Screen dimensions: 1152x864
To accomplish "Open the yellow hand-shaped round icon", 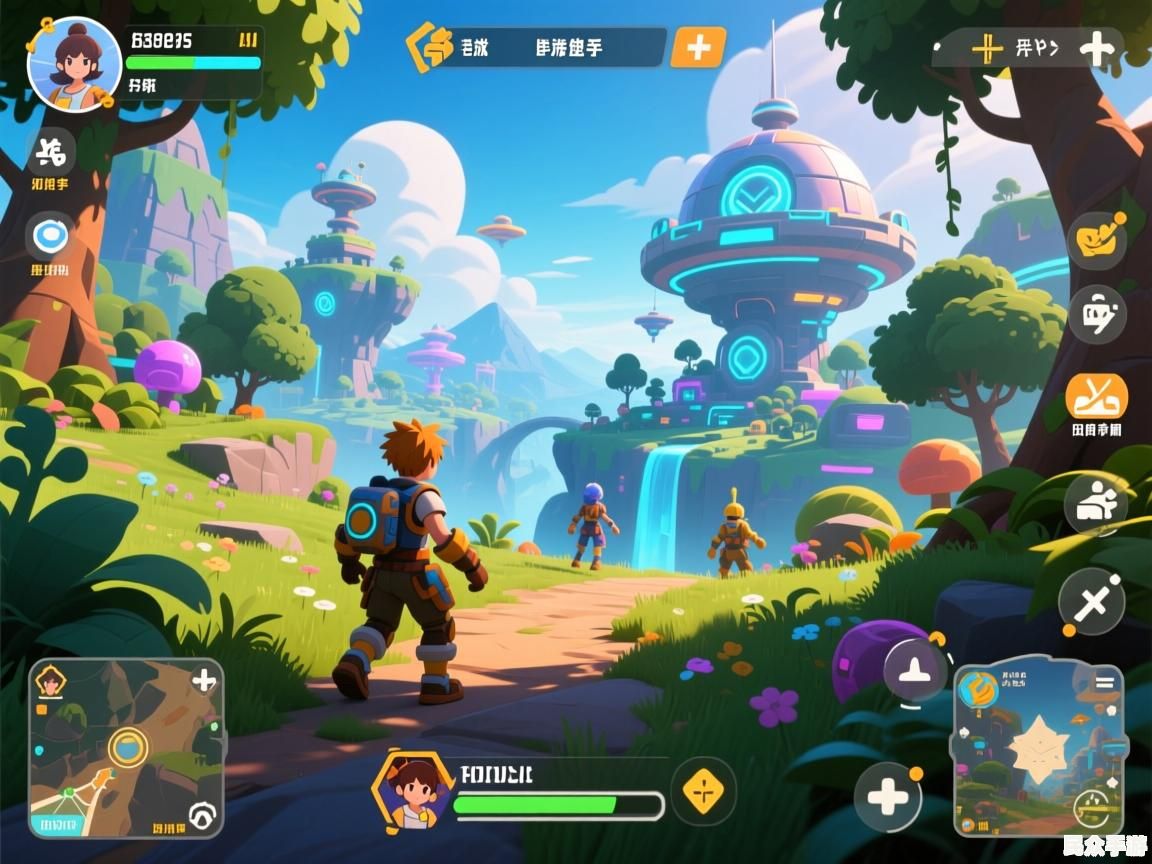I will point(1096,239).
